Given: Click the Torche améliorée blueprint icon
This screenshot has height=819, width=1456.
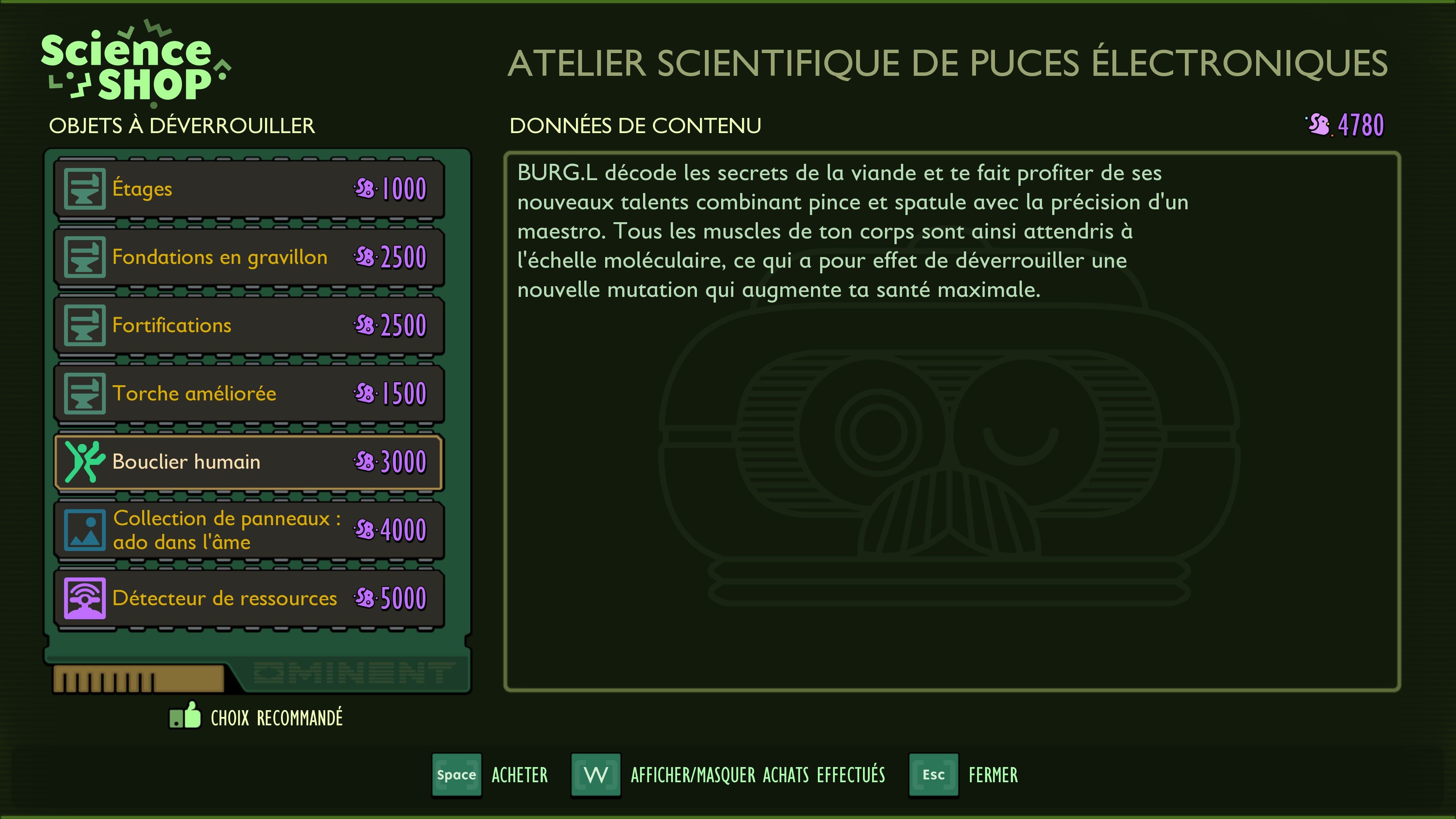Looking at the screenshot, I should click(x=85, y=393).
